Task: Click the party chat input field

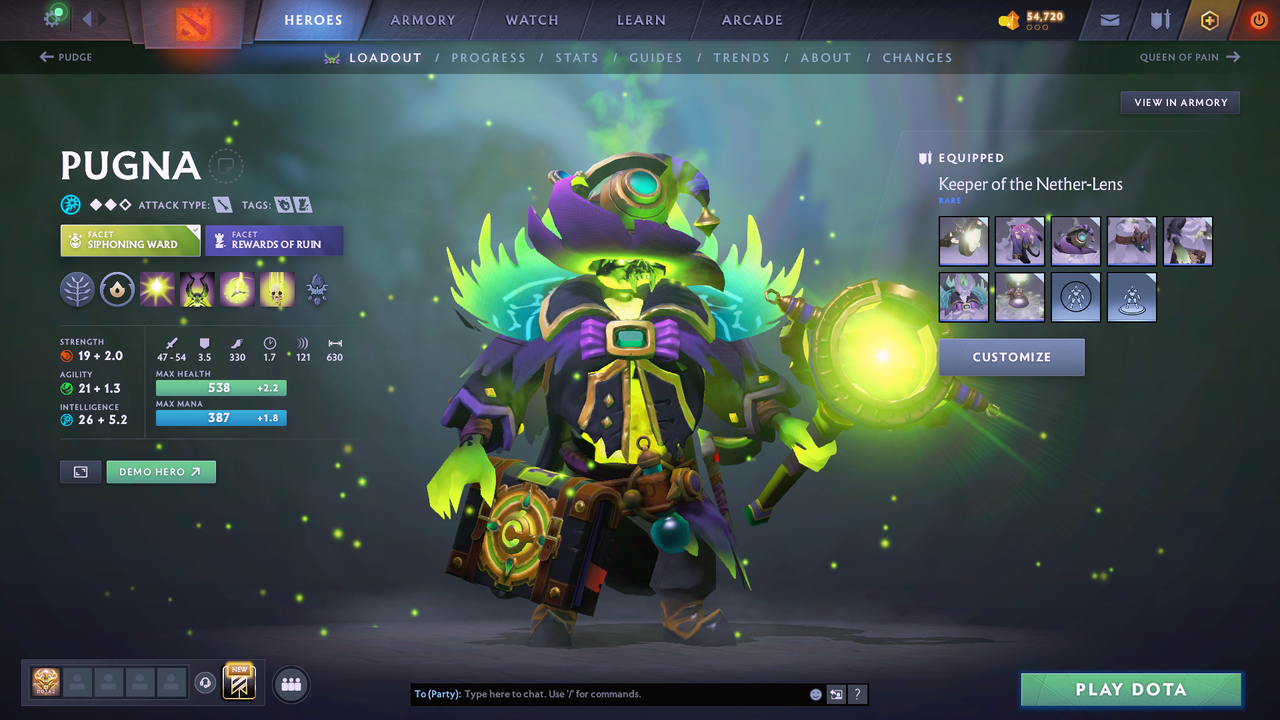Action: pyautogui.click(x=600, y=693)
